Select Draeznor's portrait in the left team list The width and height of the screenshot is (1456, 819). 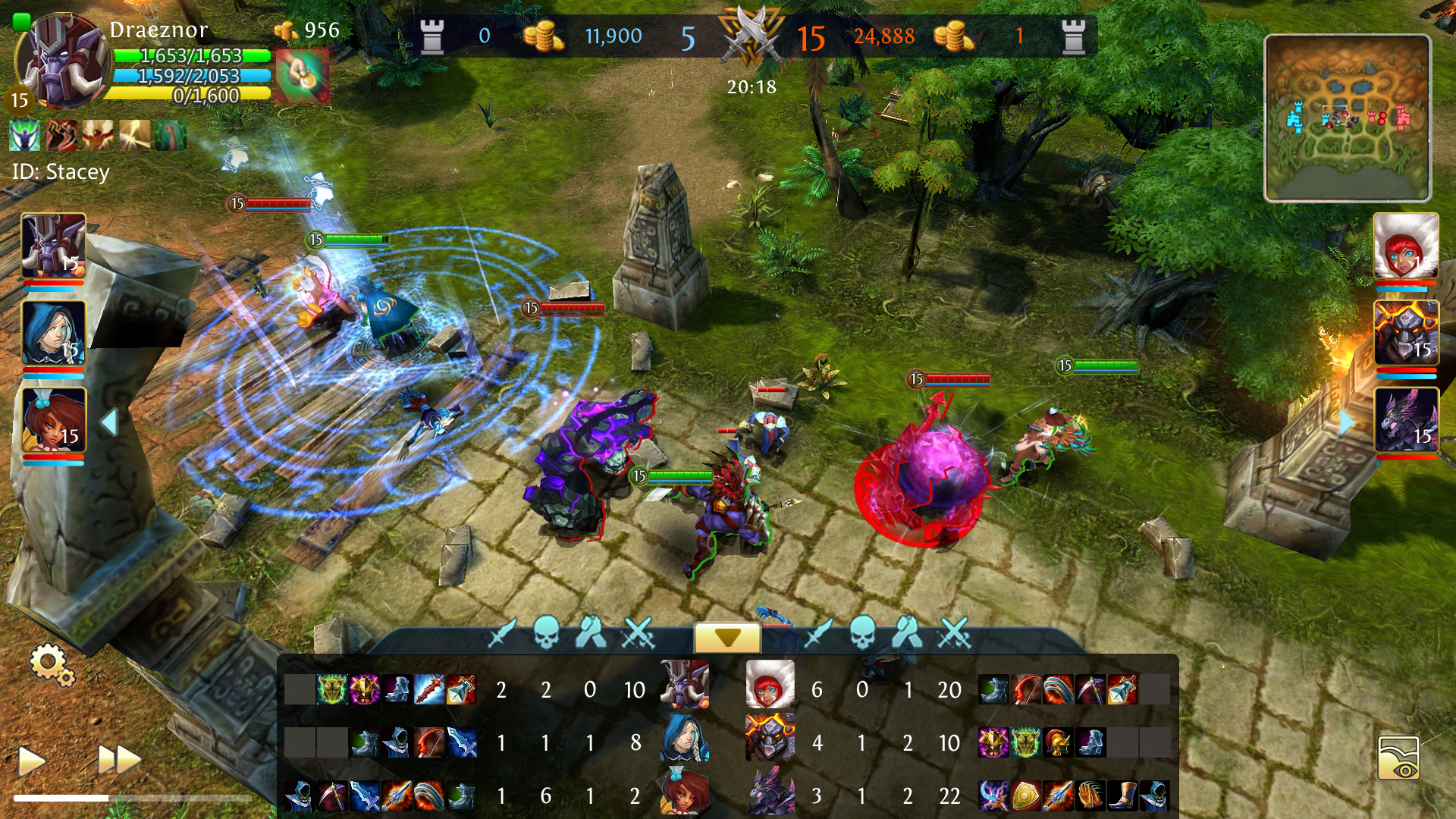[x=53, y=246]
